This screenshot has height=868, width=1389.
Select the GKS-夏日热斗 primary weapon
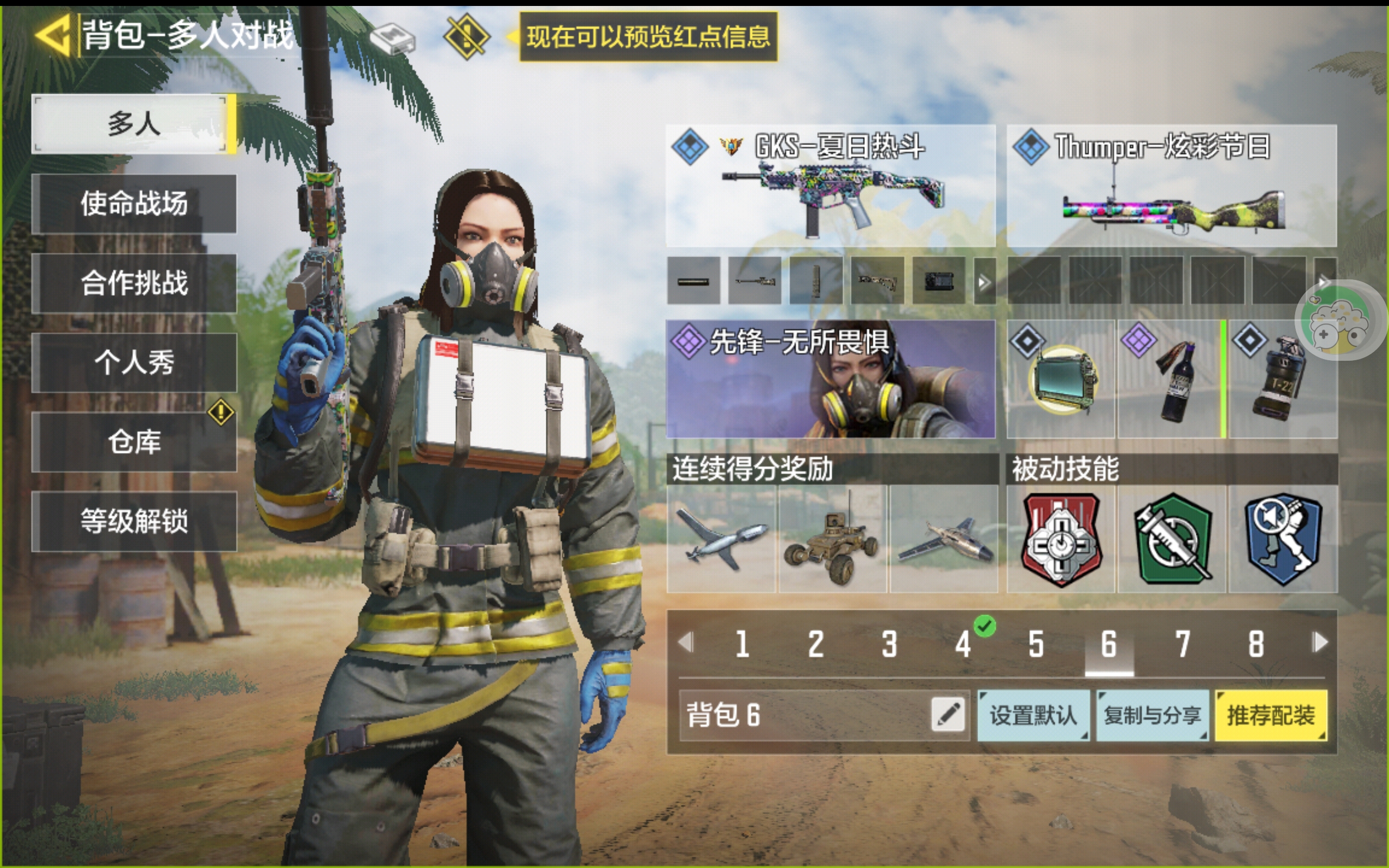point(830,186)
